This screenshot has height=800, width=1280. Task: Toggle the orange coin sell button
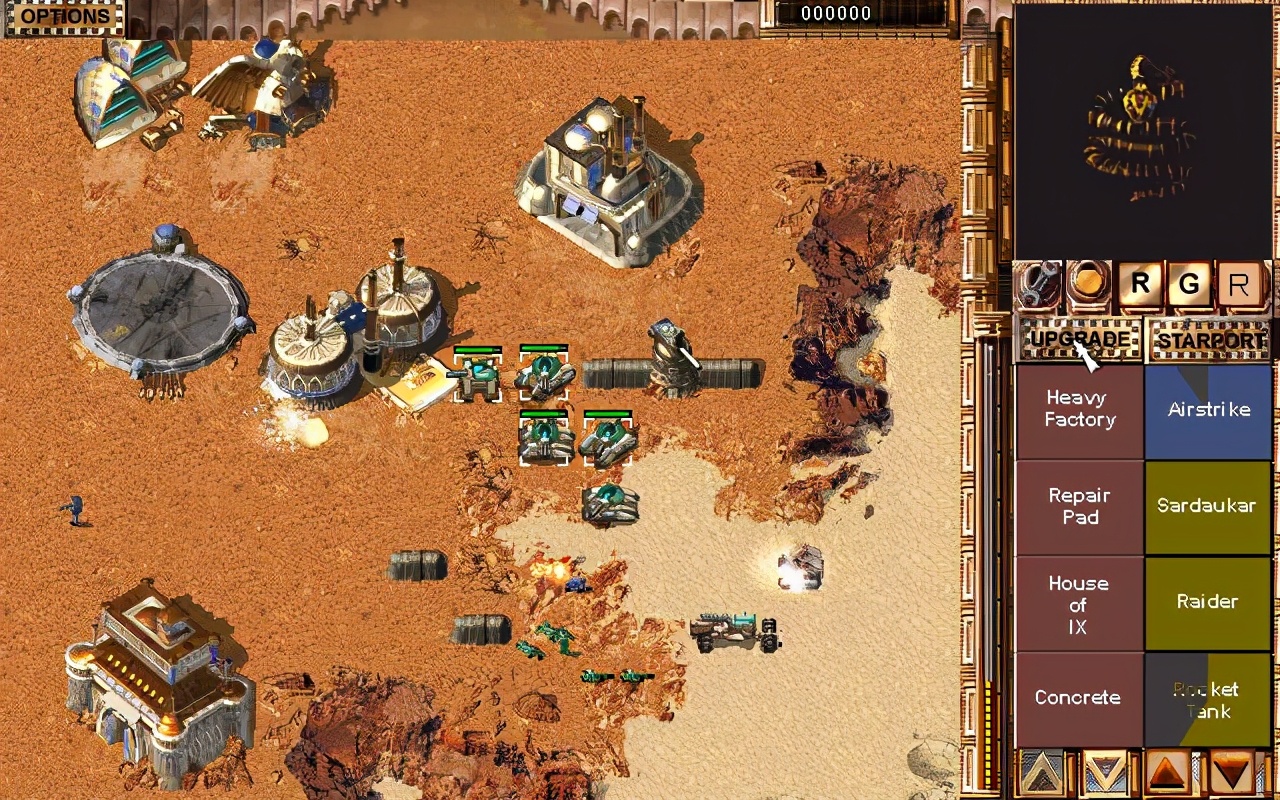click(1089, 285)
